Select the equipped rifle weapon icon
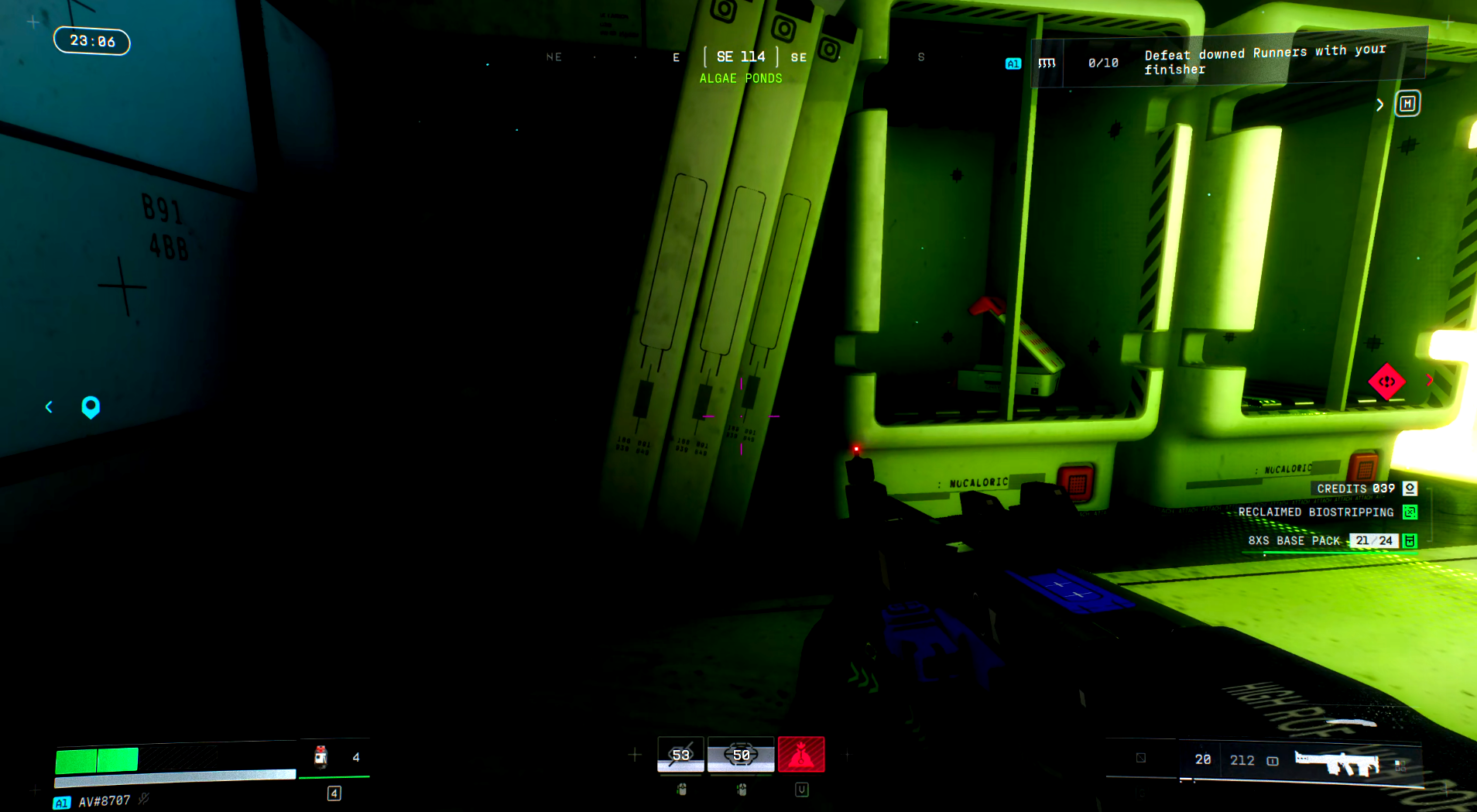Screen dimensions: 1477x812 pyautogui.click(x=1337, y=761)
